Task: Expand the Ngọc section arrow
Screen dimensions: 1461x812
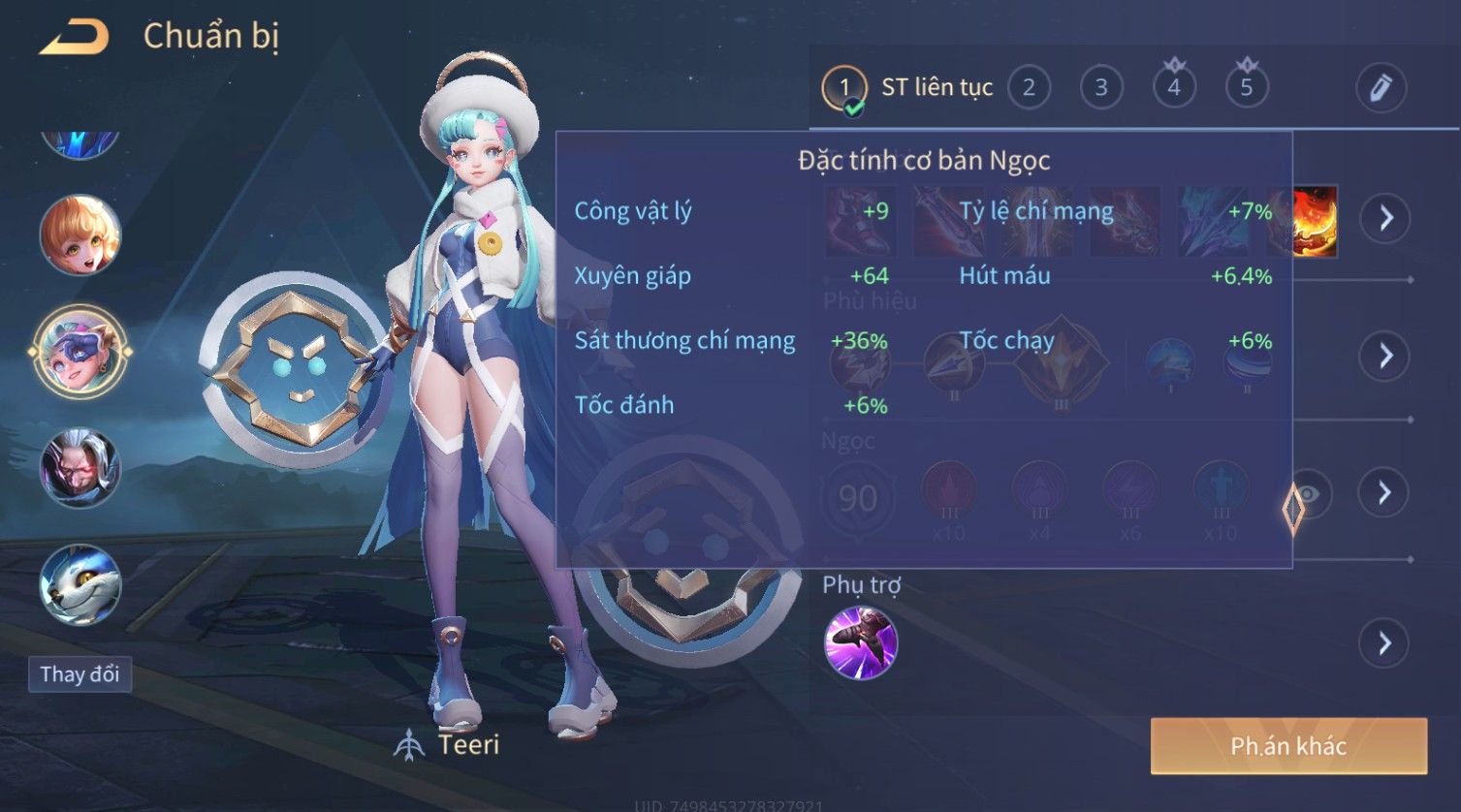Action: 1385,493
